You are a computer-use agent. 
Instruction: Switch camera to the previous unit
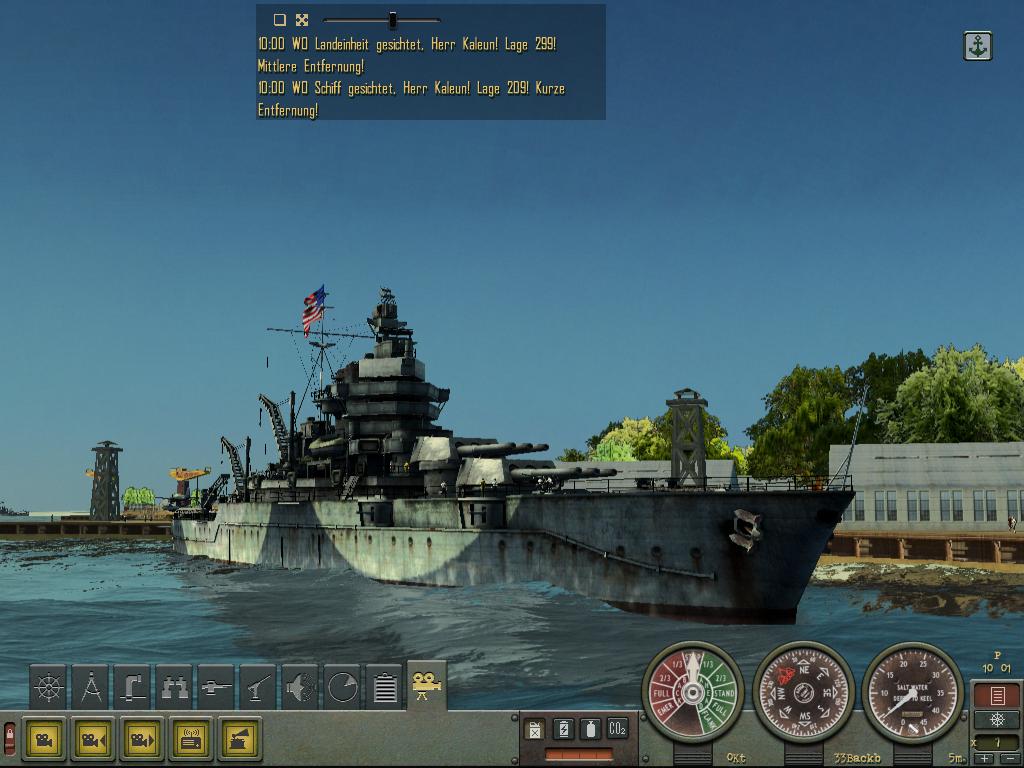coord(92,740)
